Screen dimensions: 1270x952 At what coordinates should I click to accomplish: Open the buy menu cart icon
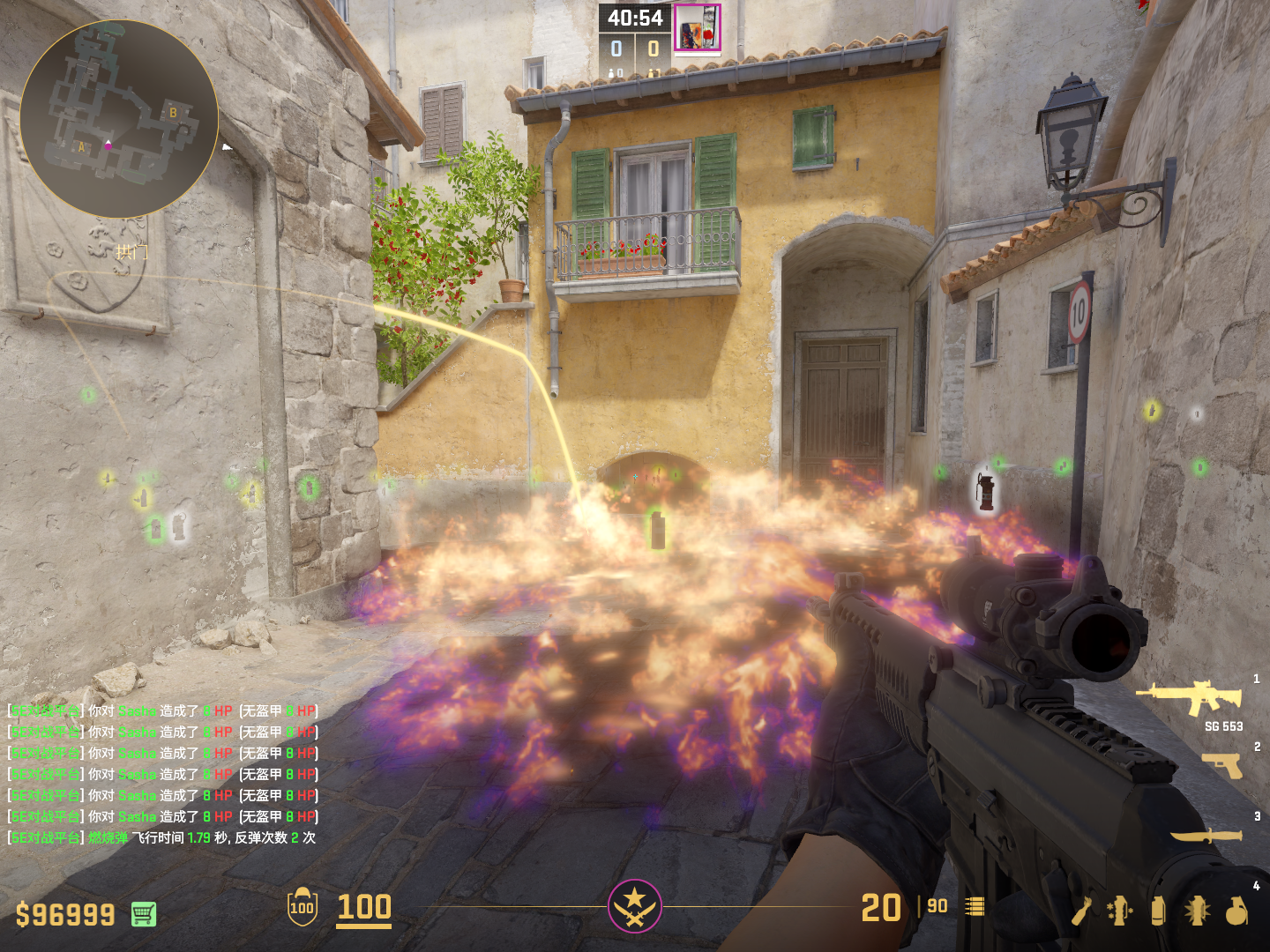(144, 914)
